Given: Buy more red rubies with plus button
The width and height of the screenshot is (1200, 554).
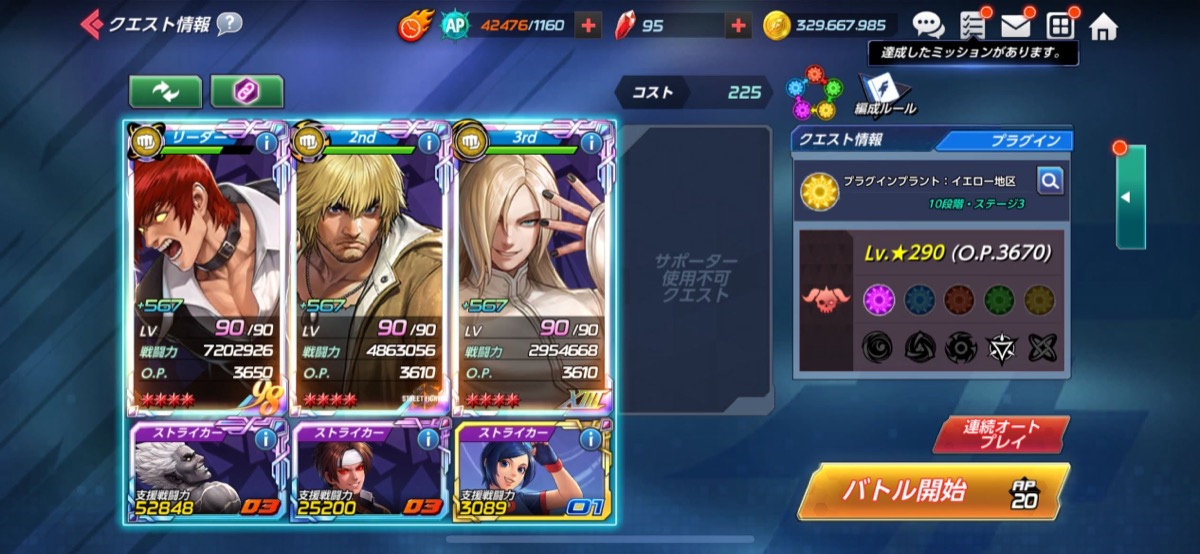Looking at the screenshot, I should [738, 26].
